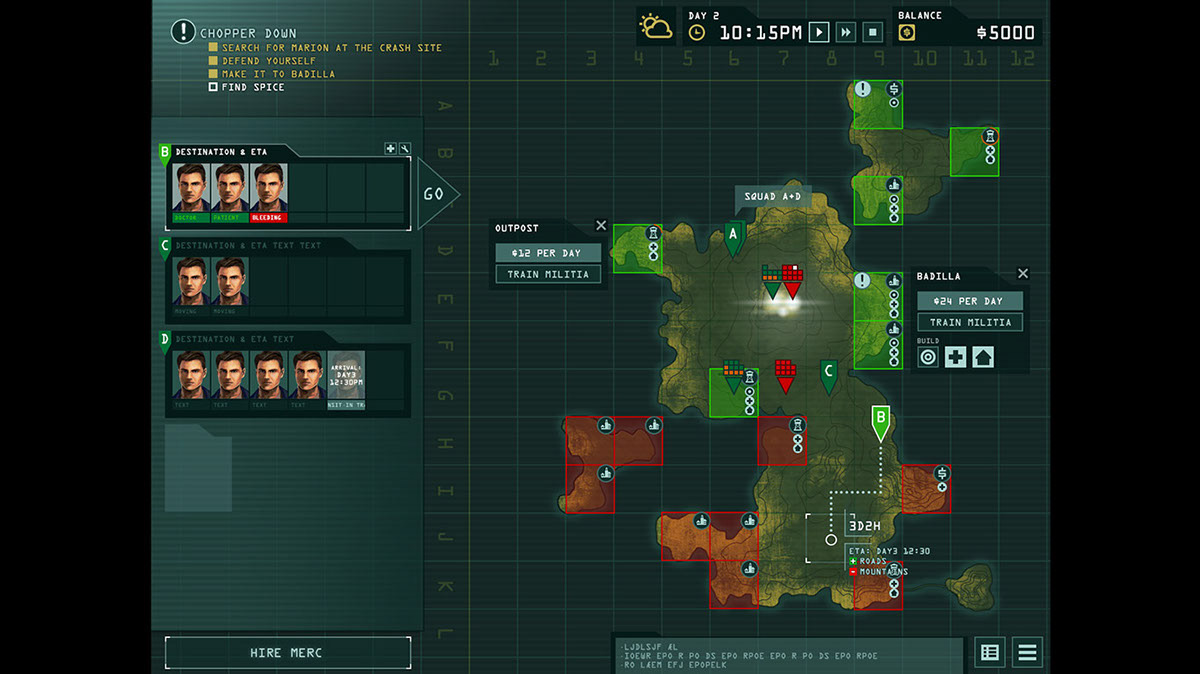Screen dimensions: 1200x674
Task: Open the Hire Merc screen
Action: click(x=287, y=653)
